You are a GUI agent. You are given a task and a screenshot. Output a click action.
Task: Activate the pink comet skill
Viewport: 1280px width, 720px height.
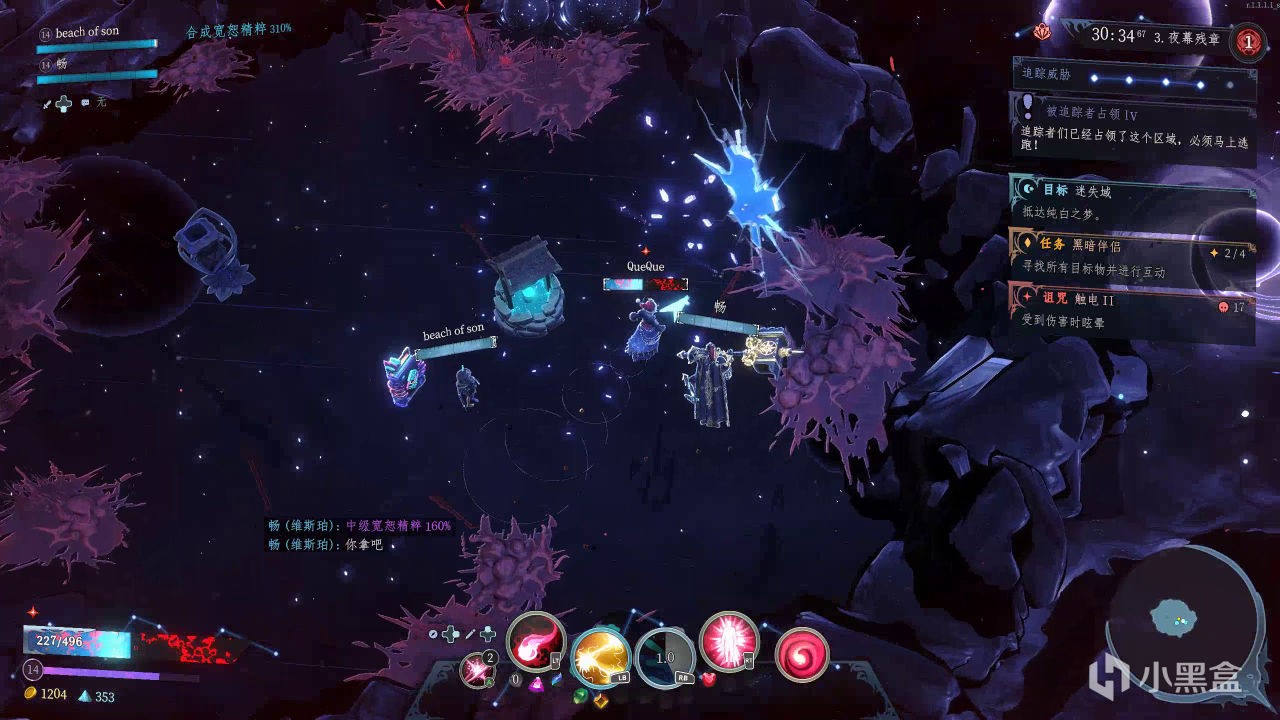pos(536,641)
